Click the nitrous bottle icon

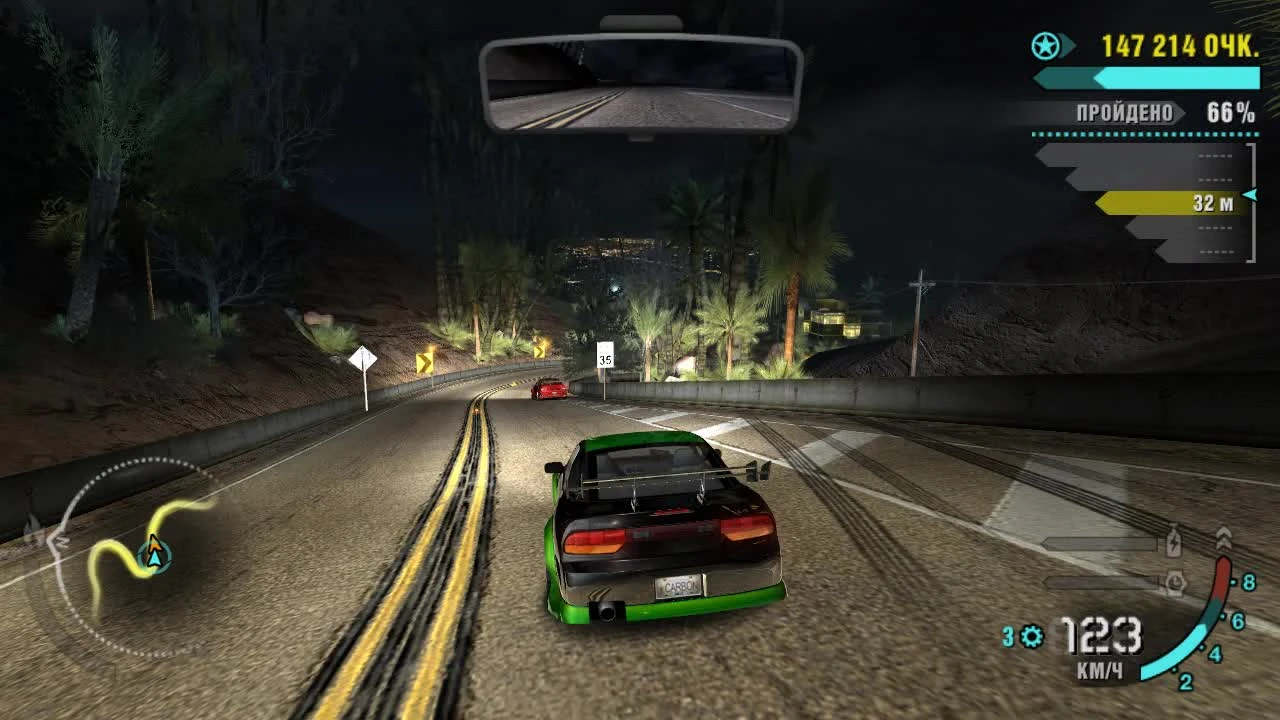tap(1172, 542)
